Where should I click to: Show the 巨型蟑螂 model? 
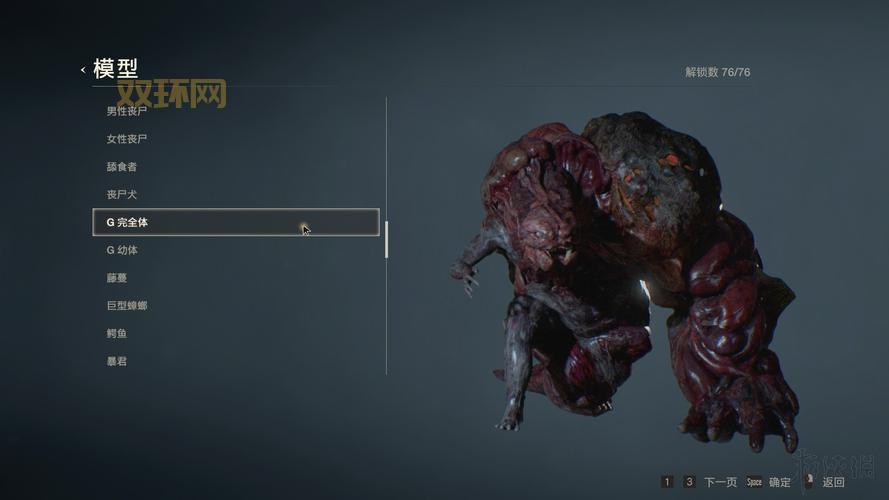pos(127,306)
